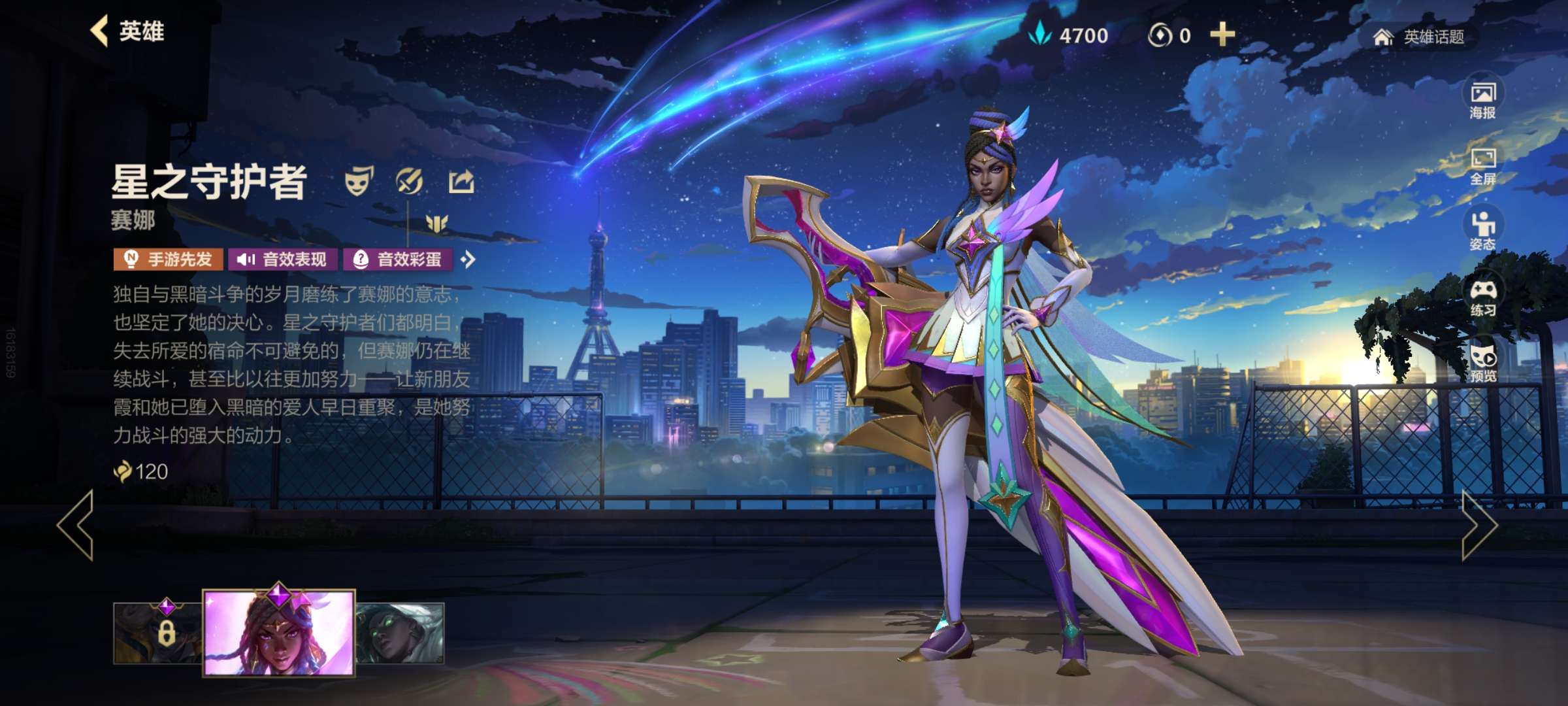Go to the previous hero with left arrow
Image resolution: width=1568 pixels, height=706 pixels.
76,526
